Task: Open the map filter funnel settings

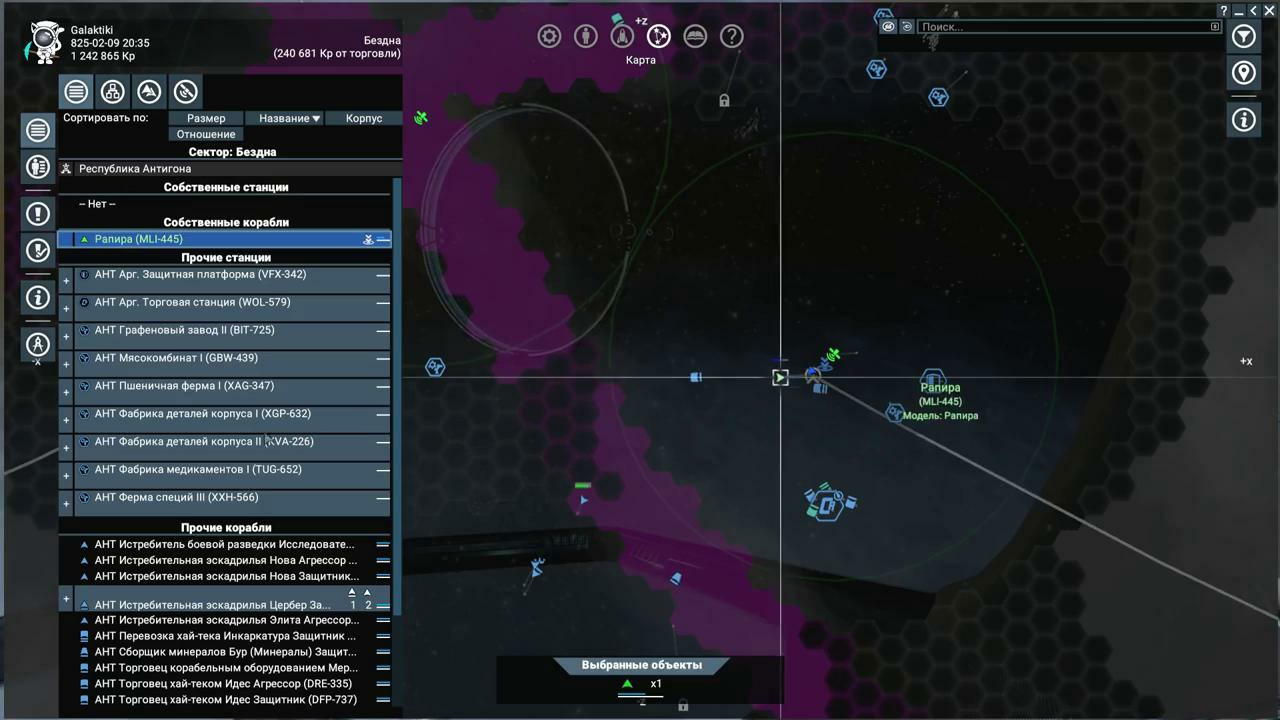Action: [x=1243, y=37]
